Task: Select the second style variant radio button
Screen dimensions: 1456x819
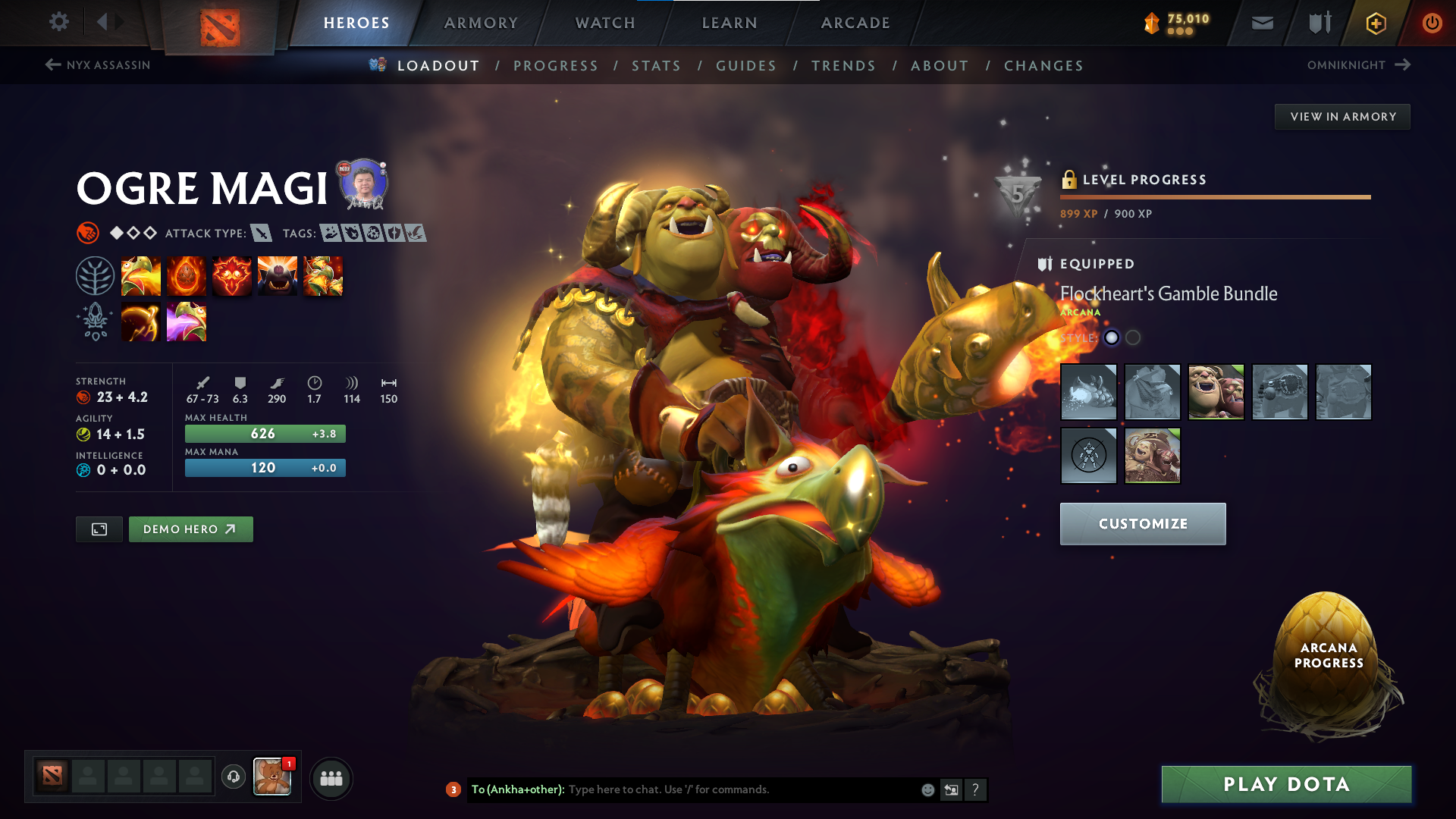Action: point(1133,337)
